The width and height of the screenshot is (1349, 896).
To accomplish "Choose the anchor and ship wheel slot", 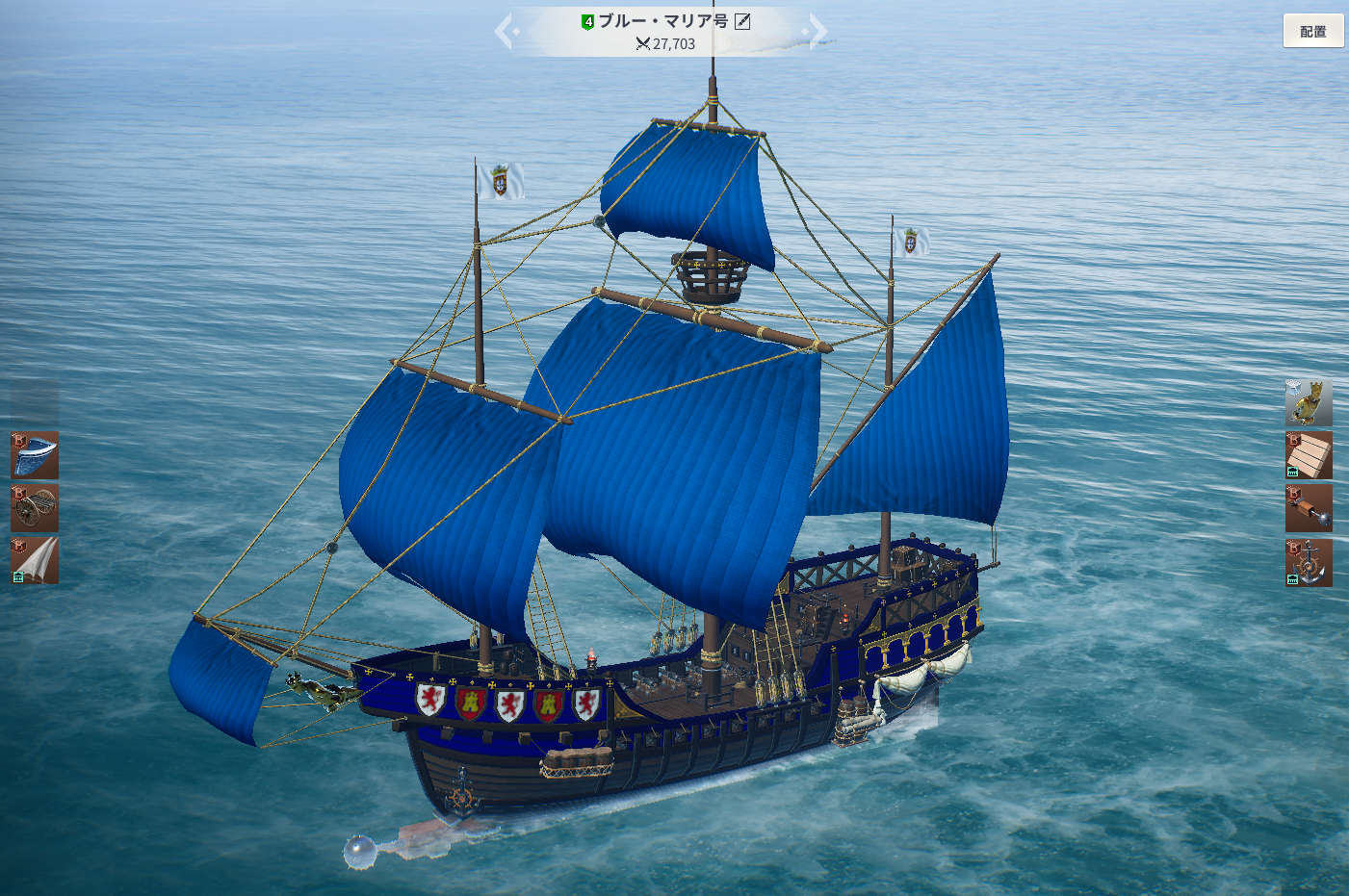I will [1309, 562].
